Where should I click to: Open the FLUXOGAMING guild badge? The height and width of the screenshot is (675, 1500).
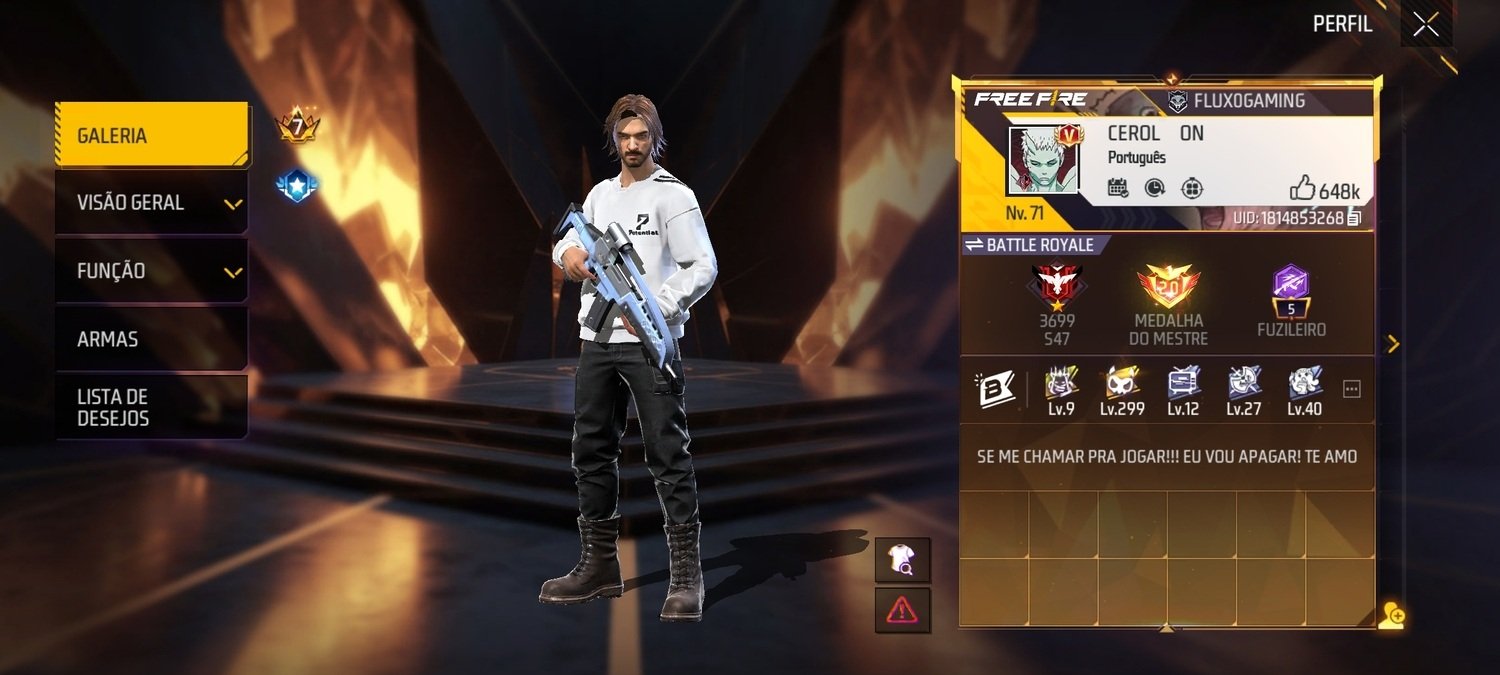coord(1237,101)
